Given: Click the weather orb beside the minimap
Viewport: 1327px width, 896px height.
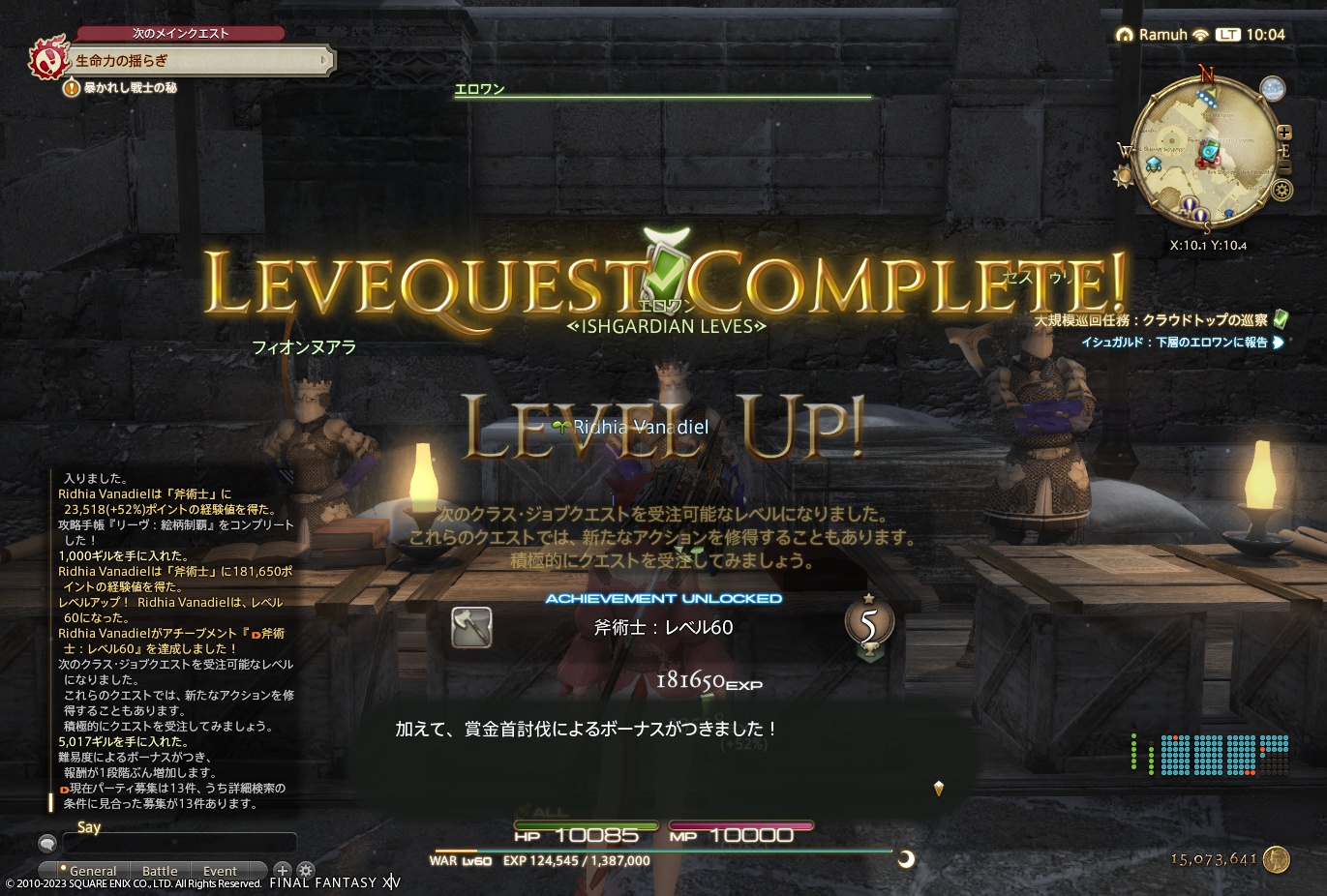Looking at the screenshot, I should [1272, 89].
